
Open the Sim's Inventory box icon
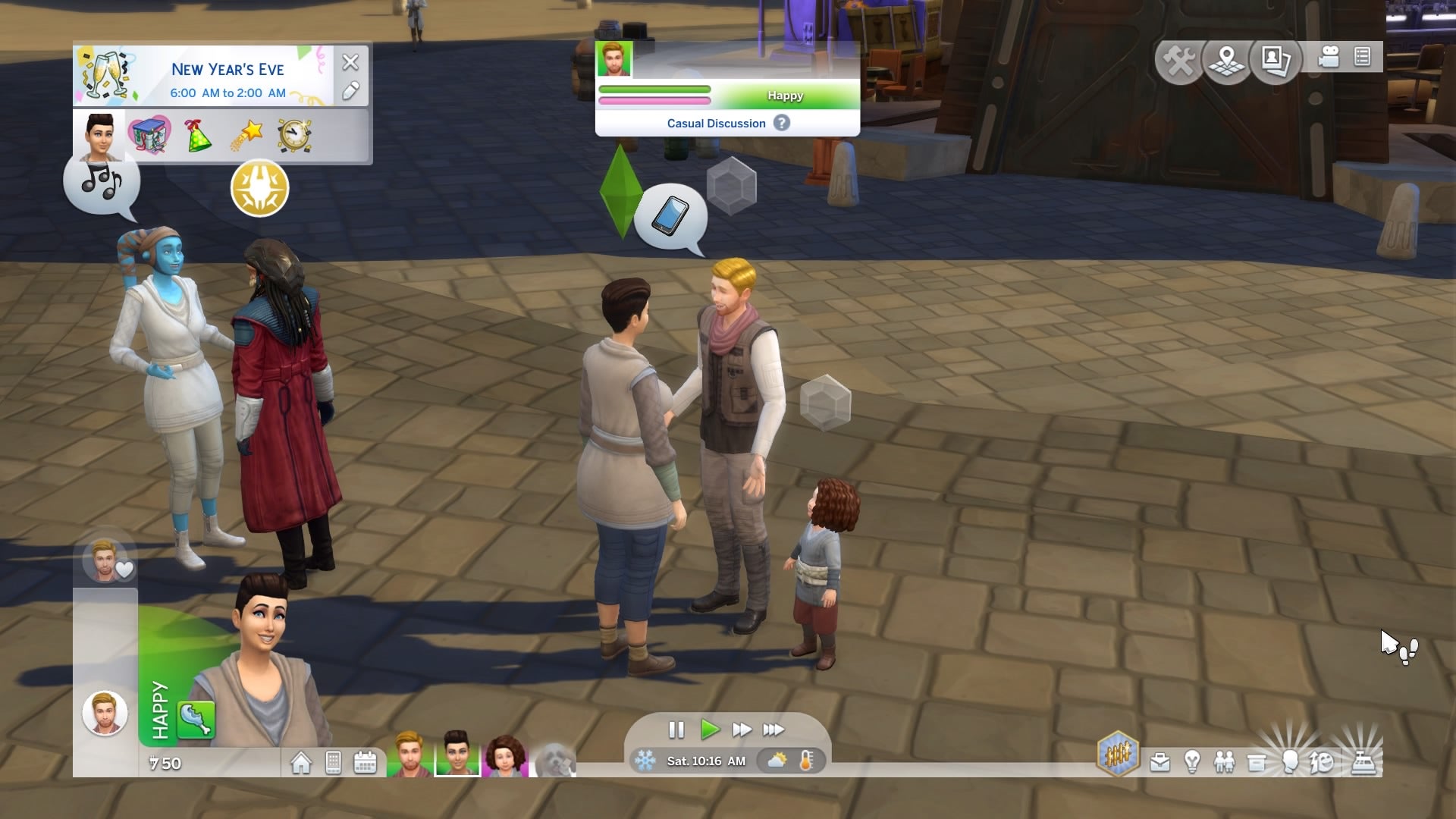coord(1257,762)
